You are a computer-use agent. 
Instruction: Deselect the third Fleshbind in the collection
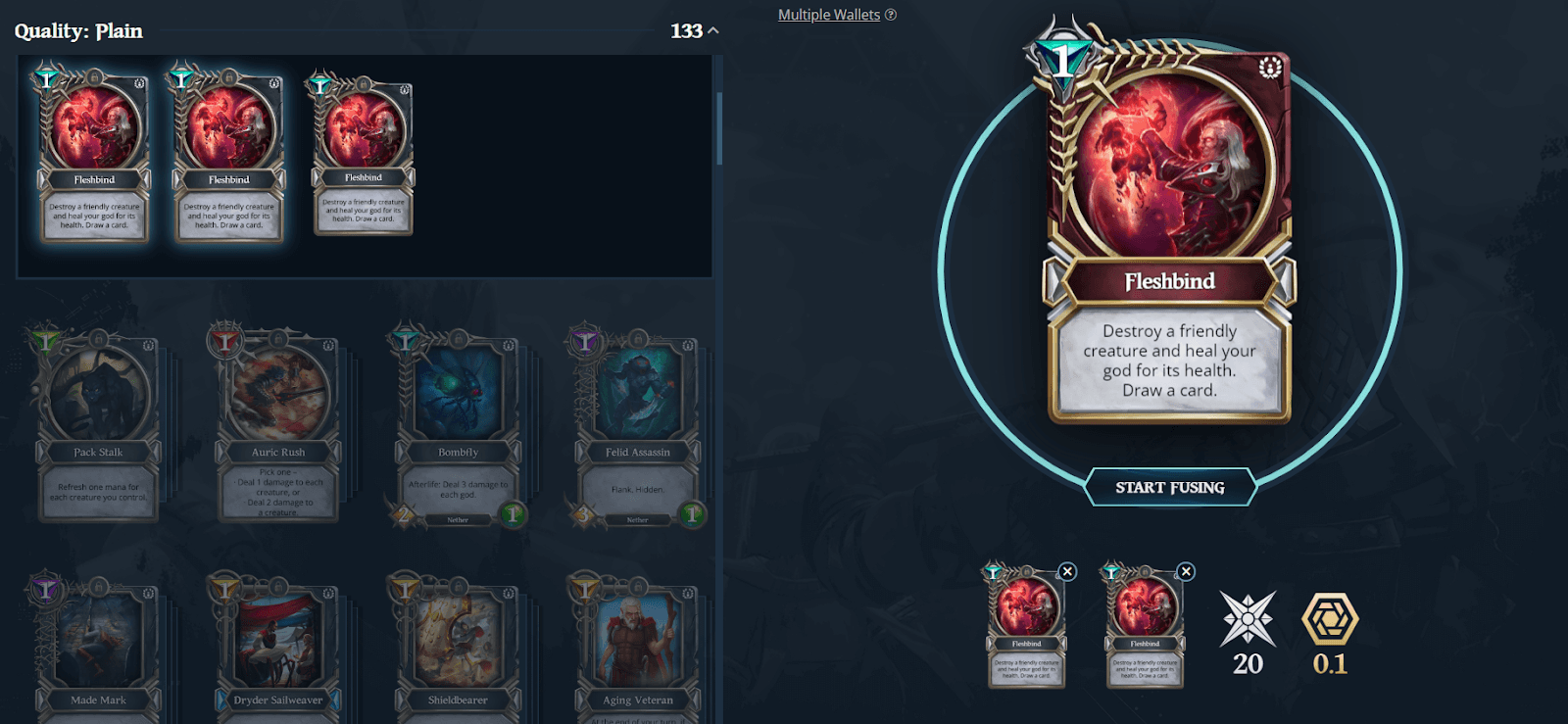pyautogui.click(x=364, y=157)
